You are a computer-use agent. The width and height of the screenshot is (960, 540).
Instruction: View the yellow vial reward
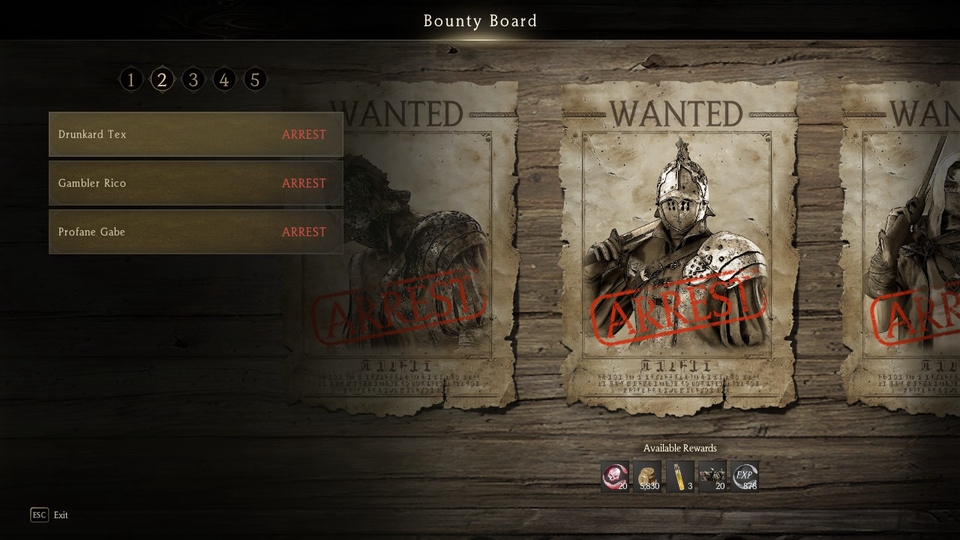tap(680, 476)
